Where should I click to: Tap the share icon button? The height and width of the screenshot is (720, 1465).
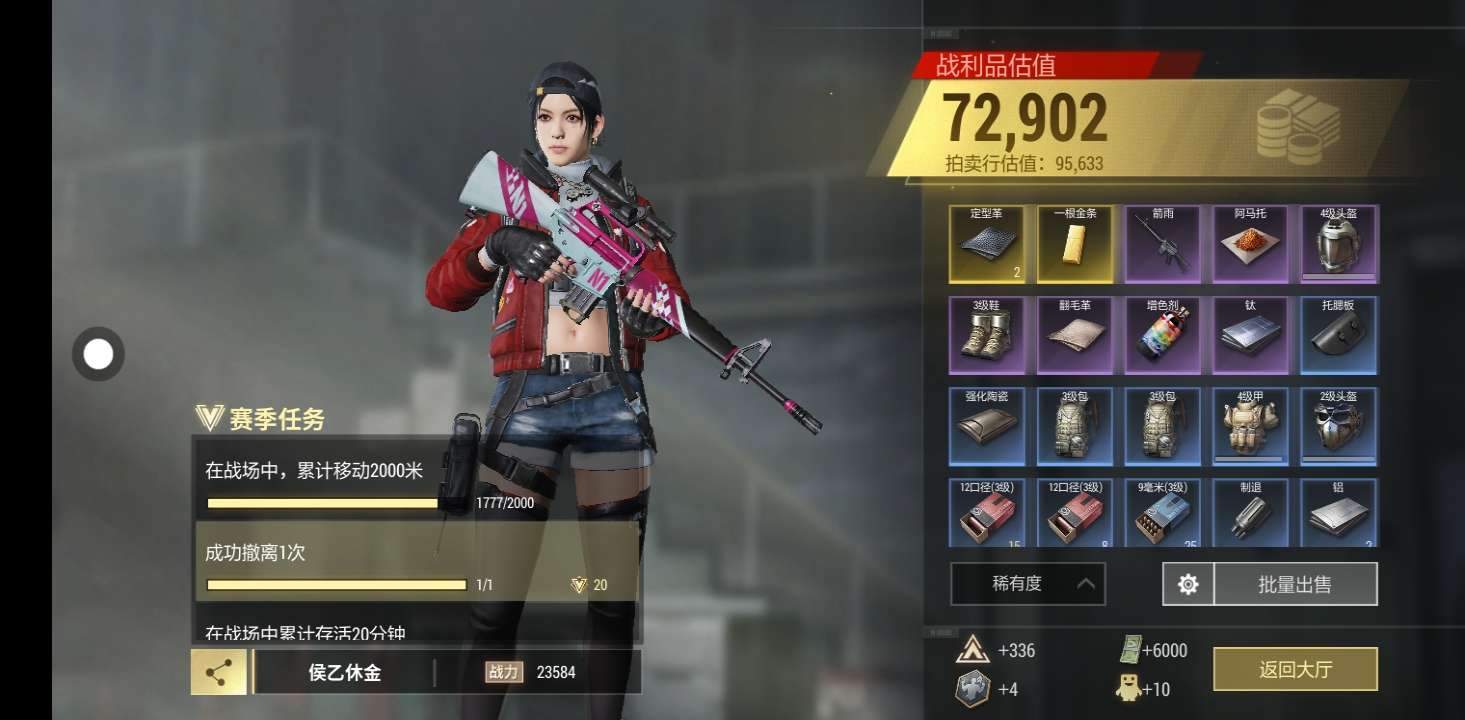pos(219,672)
